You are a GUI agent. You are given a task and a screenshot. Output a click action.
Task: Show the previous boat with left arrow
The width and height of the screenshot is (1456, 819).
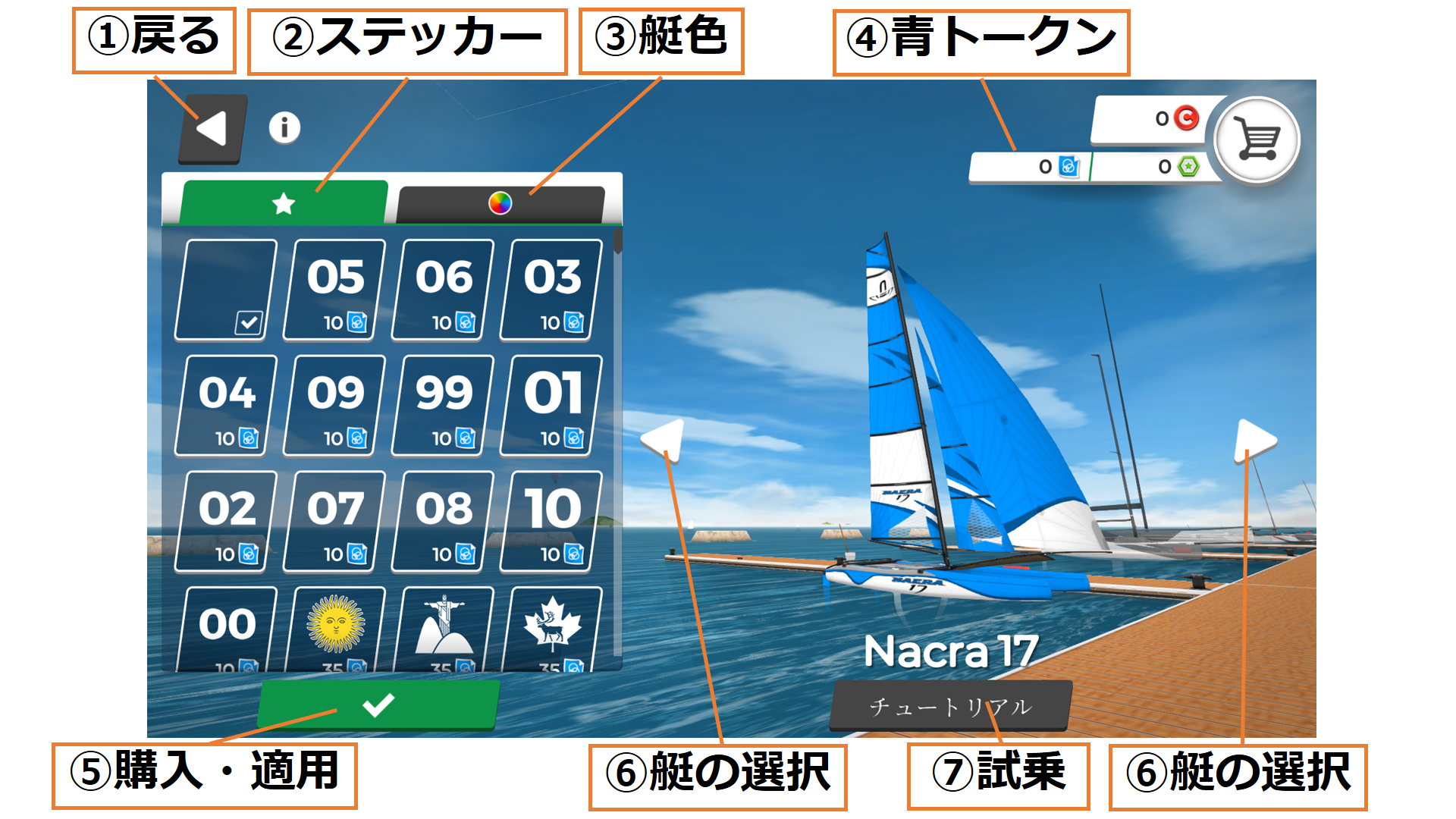click(x=664, y=438)
